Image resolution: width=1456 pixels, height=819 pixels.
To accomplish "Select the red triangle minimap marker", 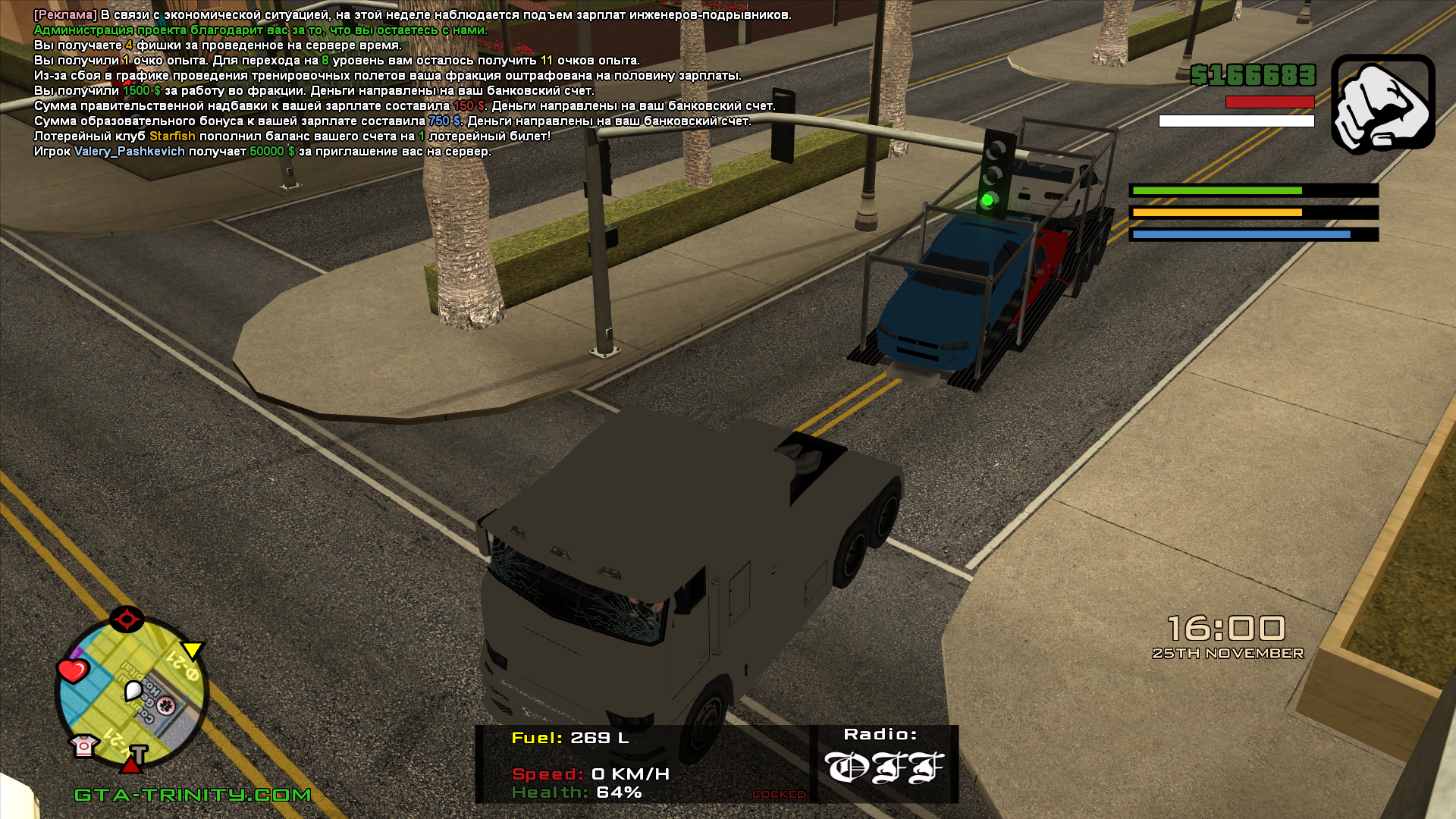I will point(130,765).
